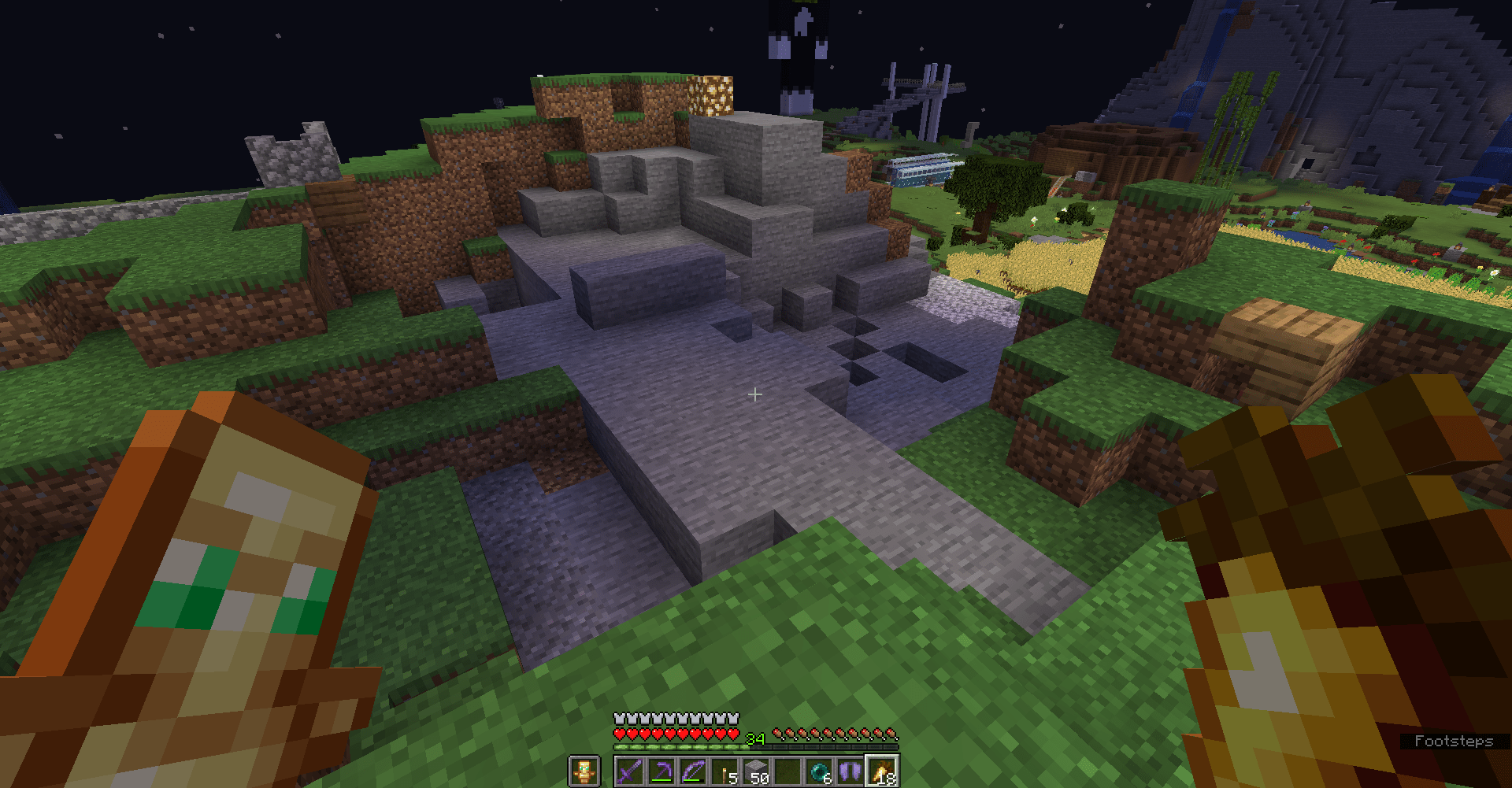
Task: Select the enchanted pickaxe hotbar slot
Action: click(661, 770)
